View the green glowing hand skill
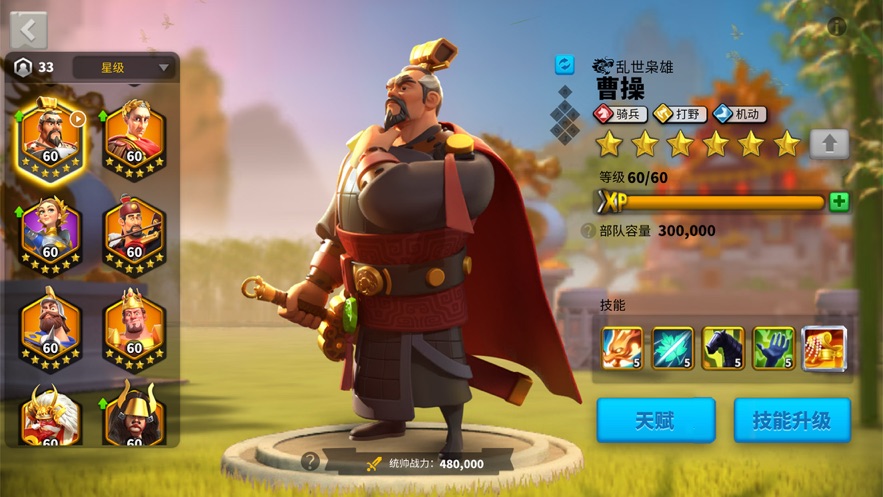Image resolution: width=883 pixels, height=497 pixels. 773,348
